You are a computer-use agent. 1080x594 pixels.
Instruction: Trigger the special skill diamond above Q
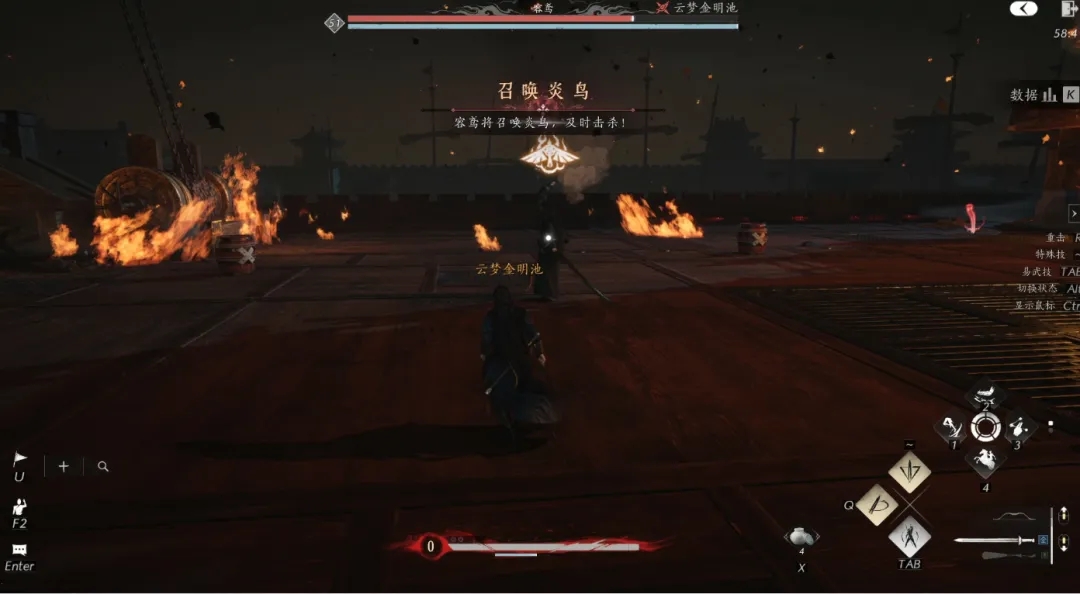click(910, 471)
